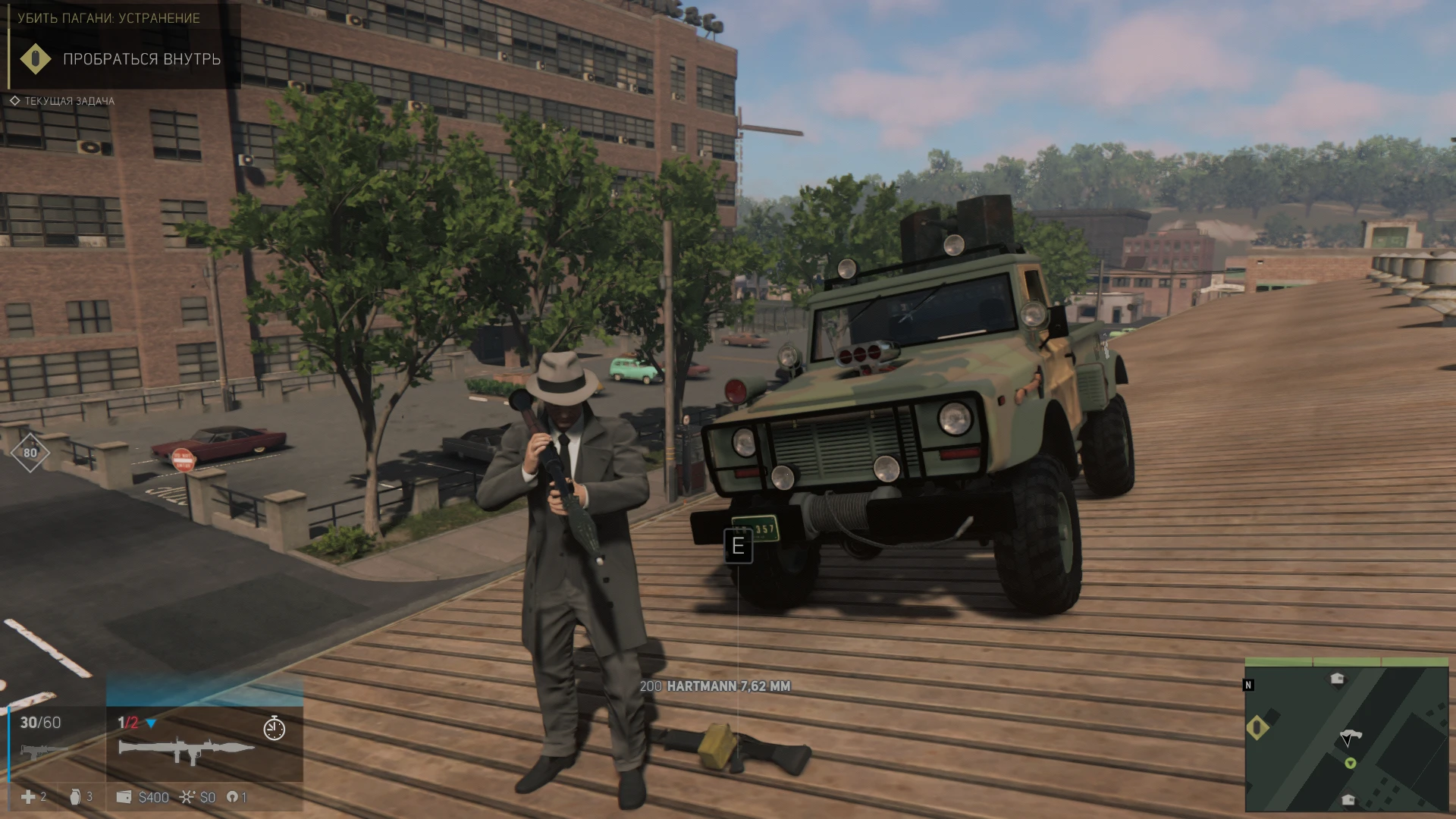
Task: Select the health kit cross icon
Action: 28,798
